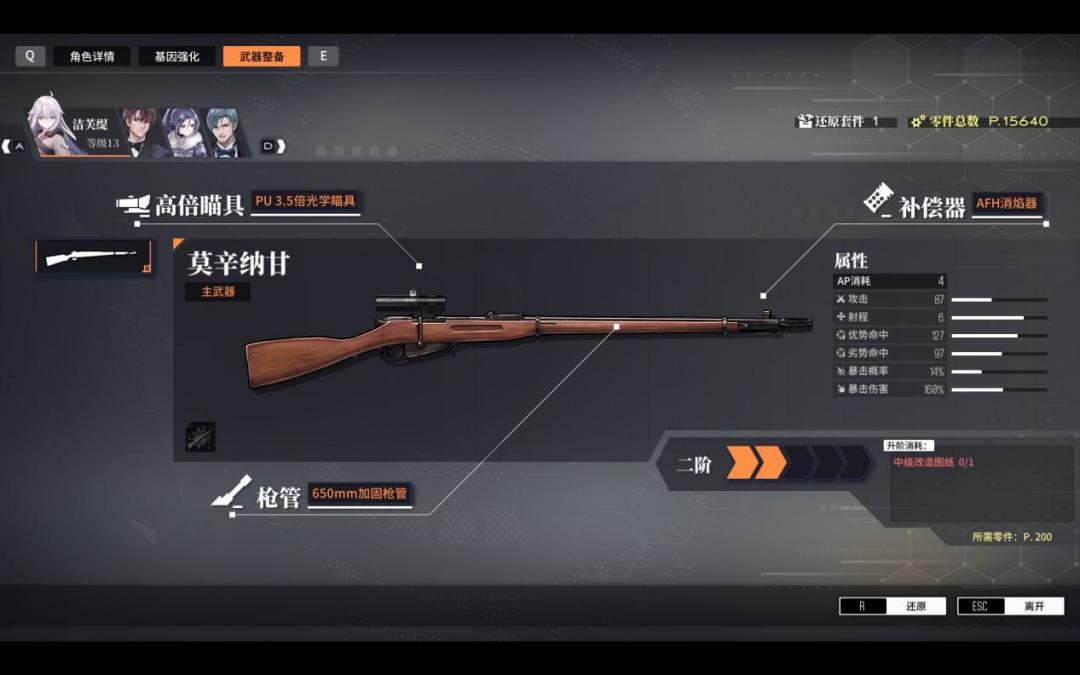This screenshot has width=1080, height=675.
Task: Open the 基因强化 tab
Action: pyautogui.click(x=176, y=57)
